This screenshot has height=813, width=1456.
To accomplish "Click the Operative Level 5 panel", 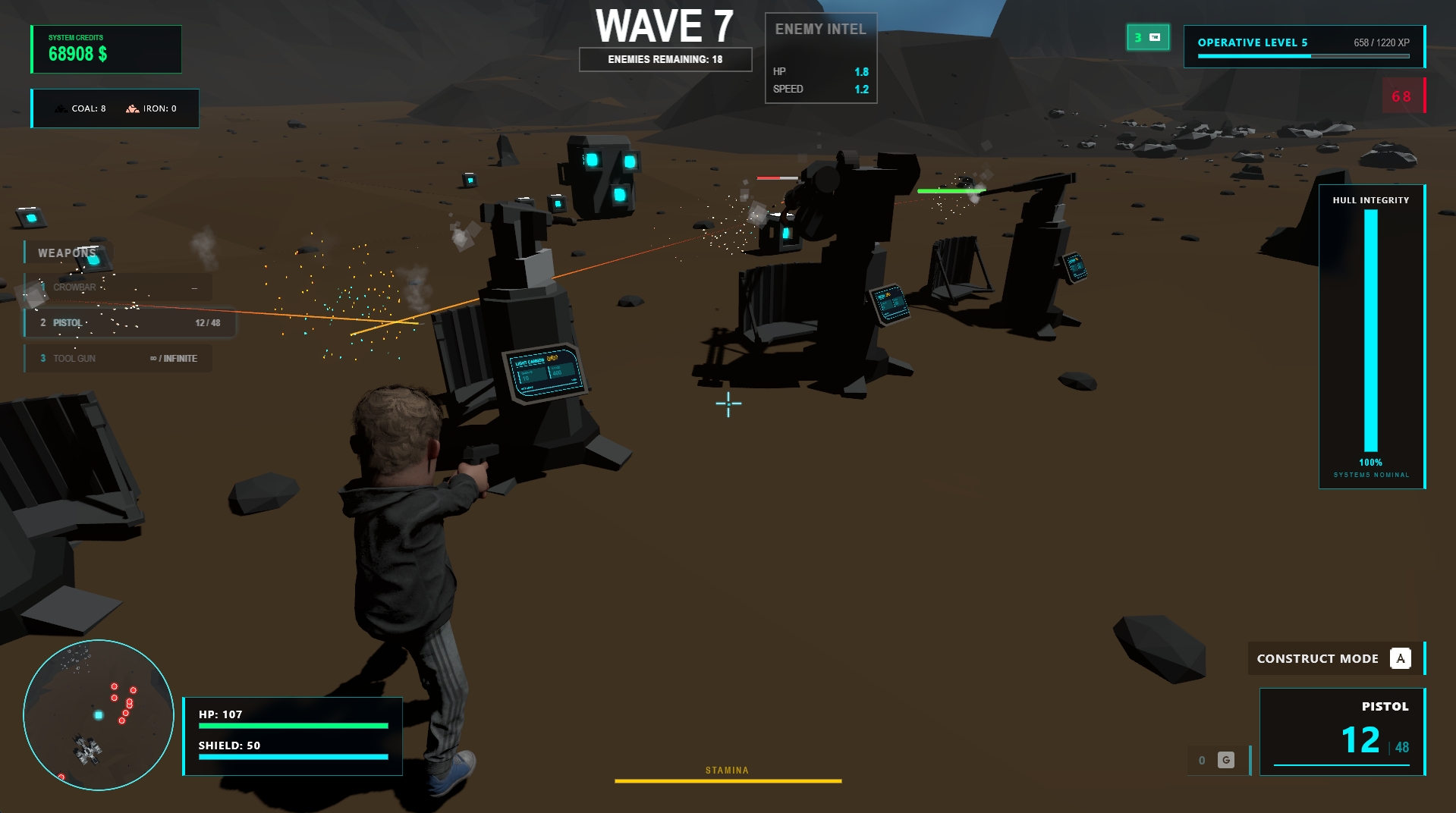I will click(1303, 46).
